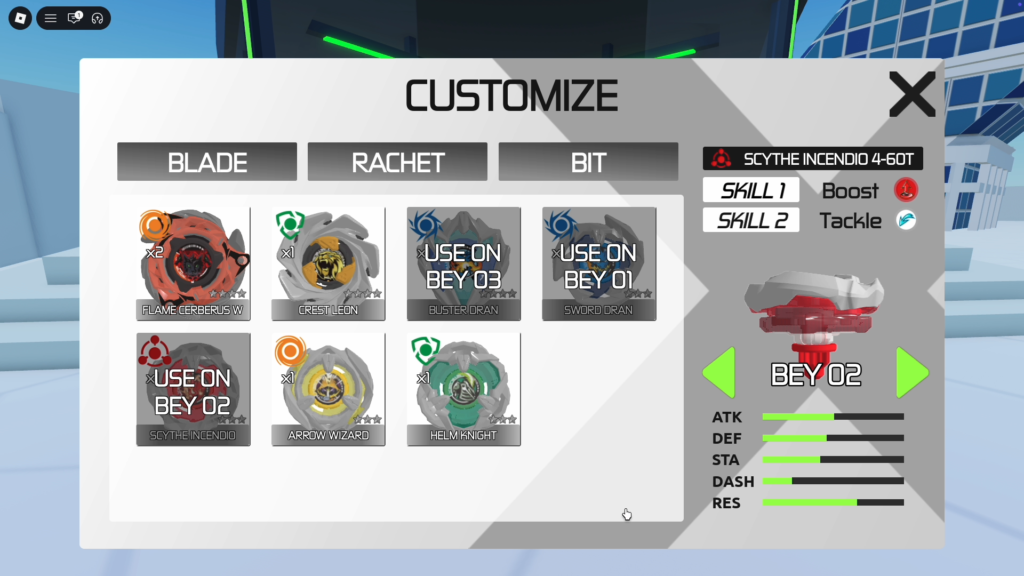Go to previous Bey with left arrow
This screenshot has height=576, width=1024.
tap(719, 373)
